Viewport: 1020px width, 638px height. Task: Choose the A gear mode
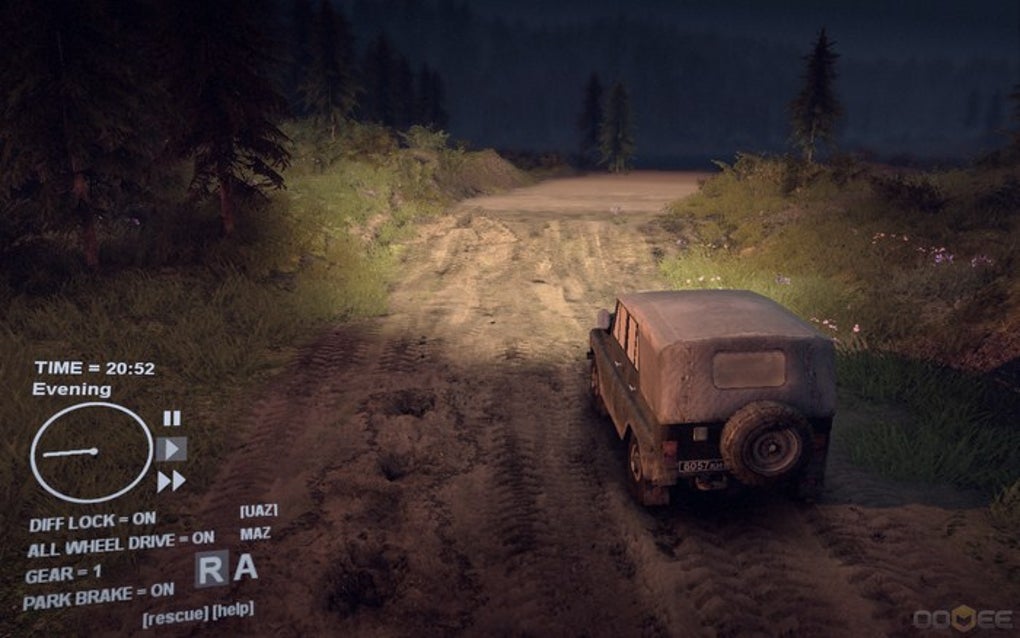click(246, 567)
